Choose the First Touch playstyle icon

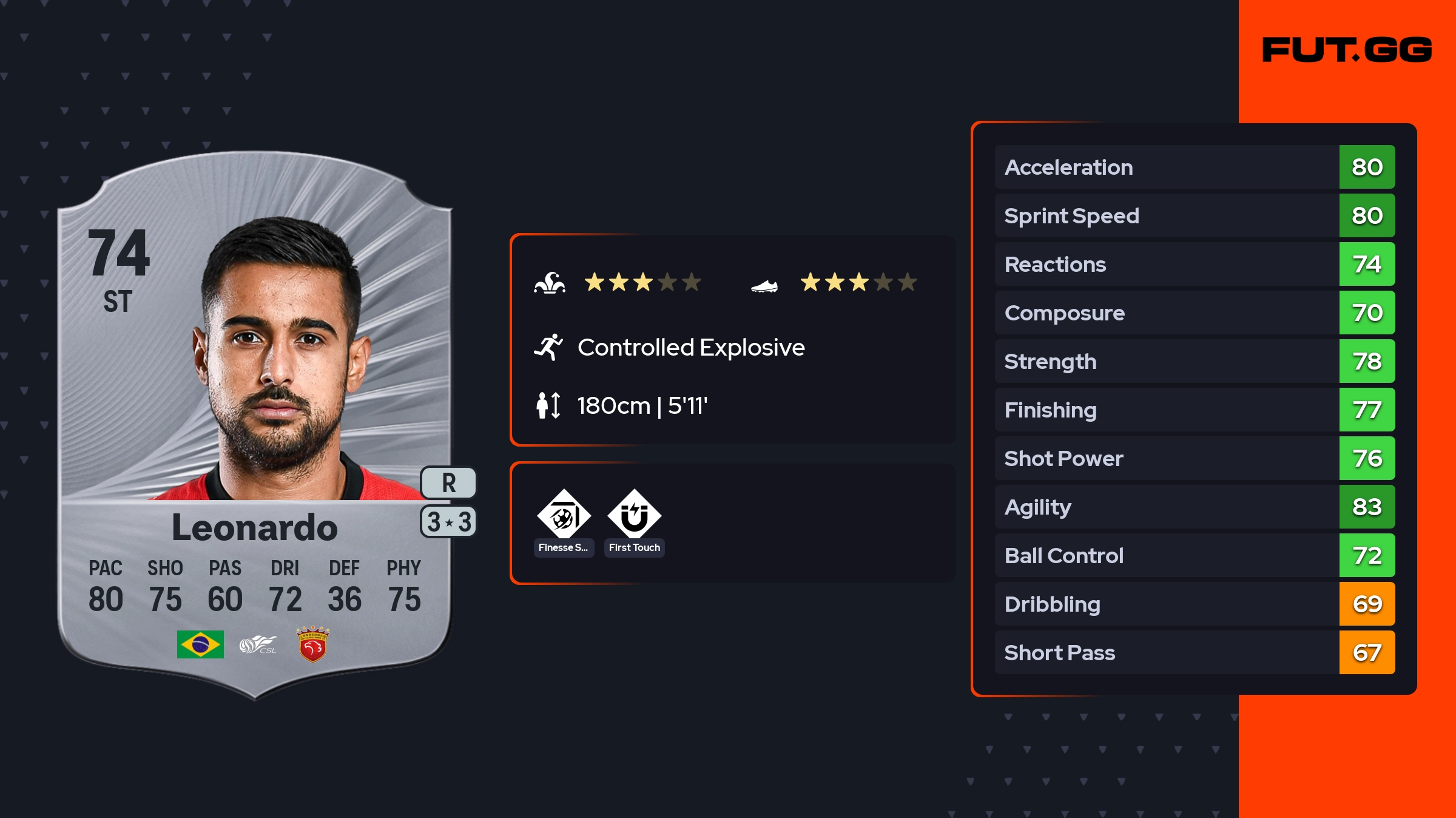point(634,515)
